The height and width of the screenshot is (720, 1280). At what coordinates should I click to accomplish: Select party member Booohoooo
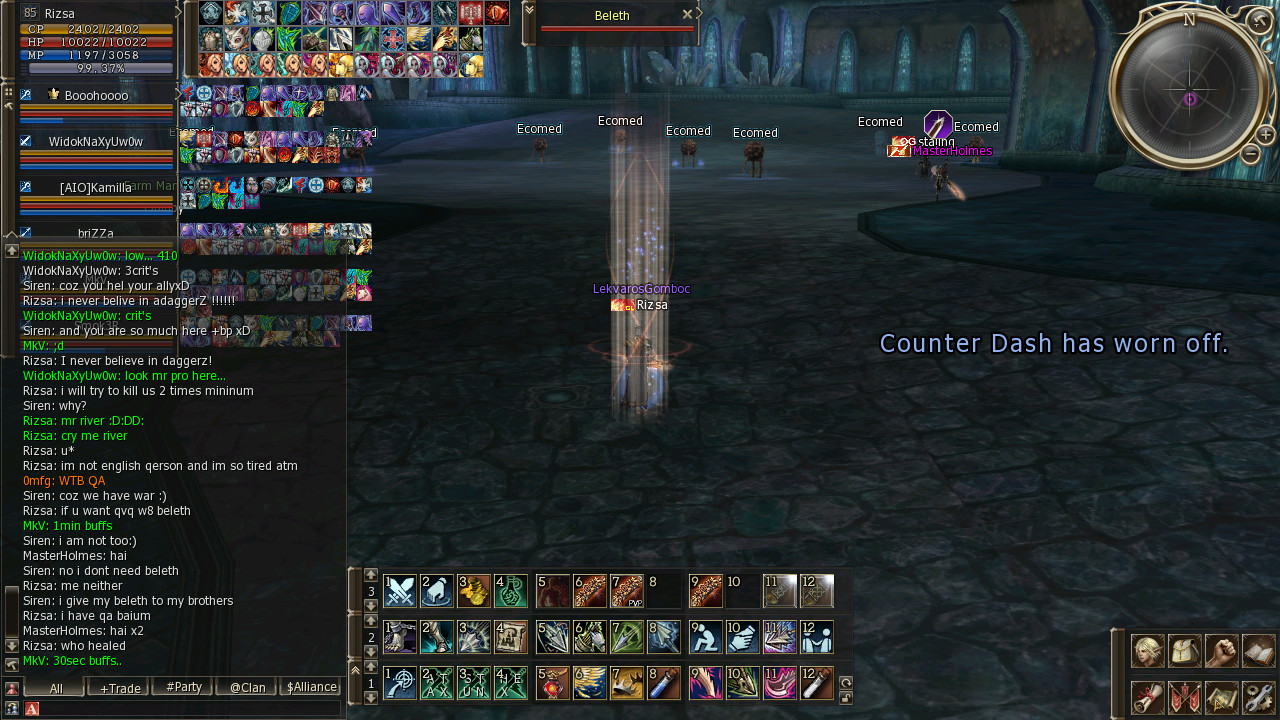96,96
